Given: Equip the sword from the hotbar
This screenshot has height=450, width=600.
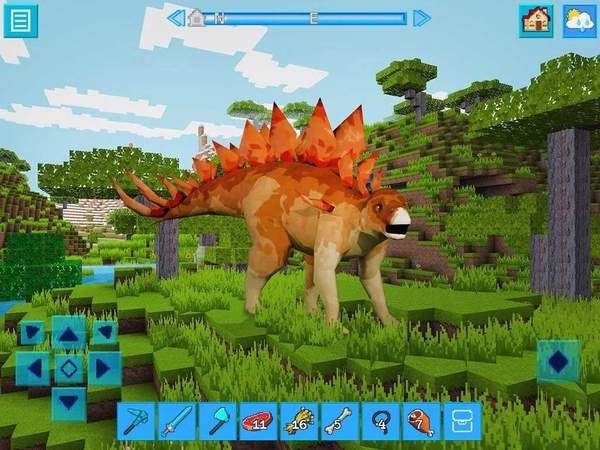Looking at the screenshot, I should [177, 421].
